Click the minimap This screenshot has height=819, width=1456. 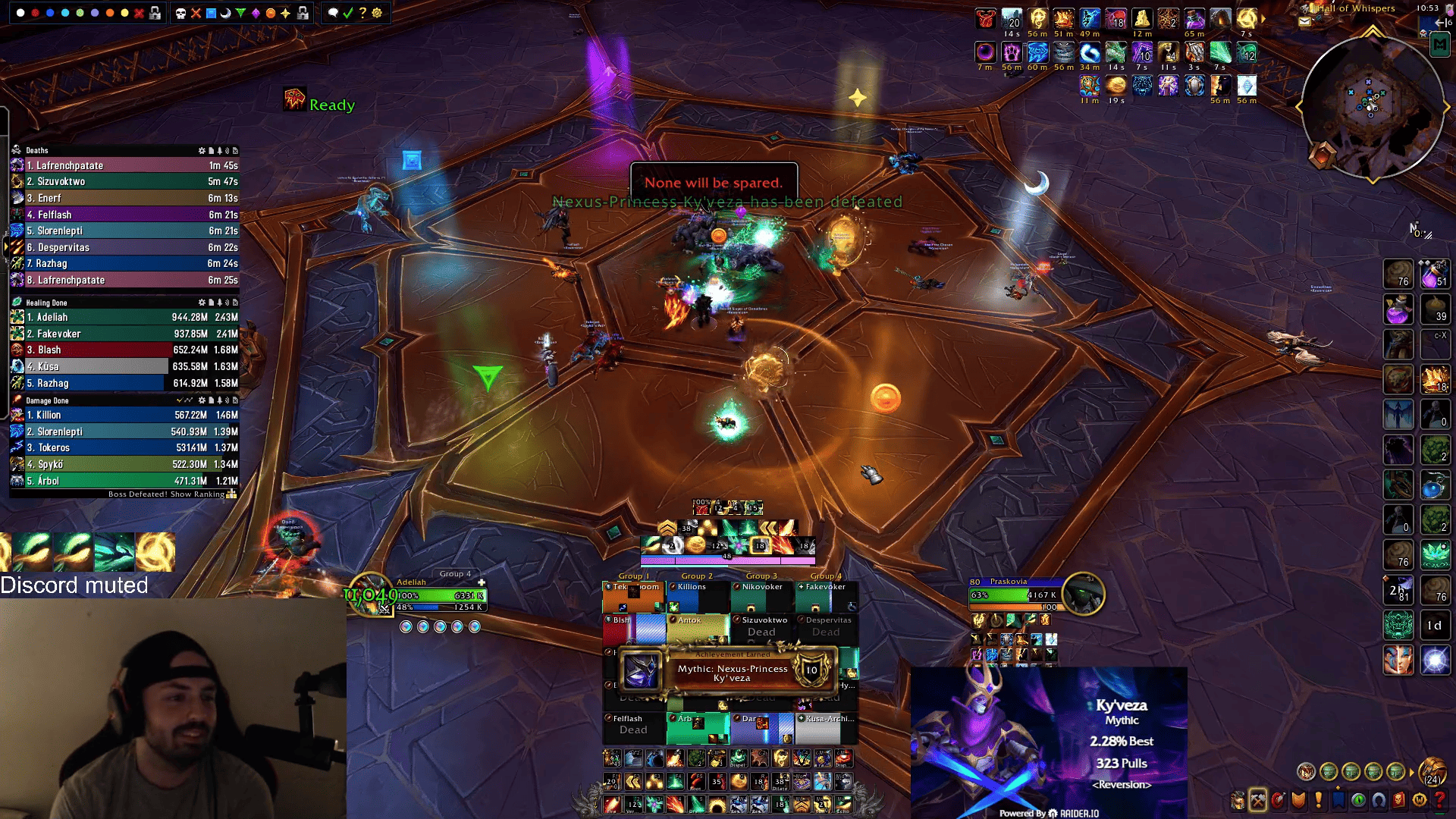pyautogui.click(x=1373, y=106)
